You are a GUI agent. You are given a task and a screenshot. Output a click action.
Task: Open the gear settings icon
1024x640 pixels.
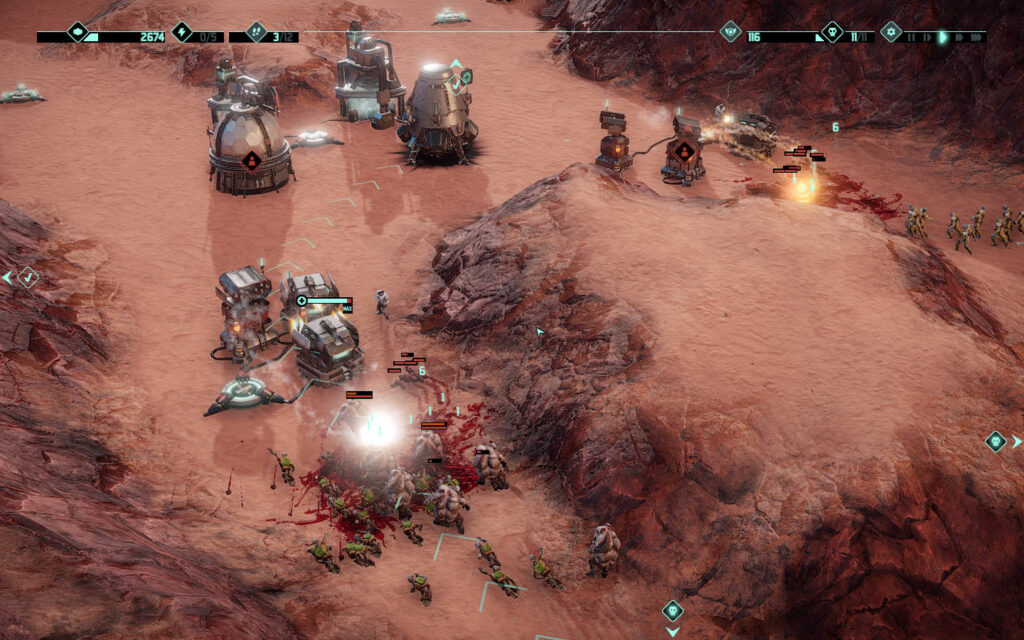[x=890, y=32]
